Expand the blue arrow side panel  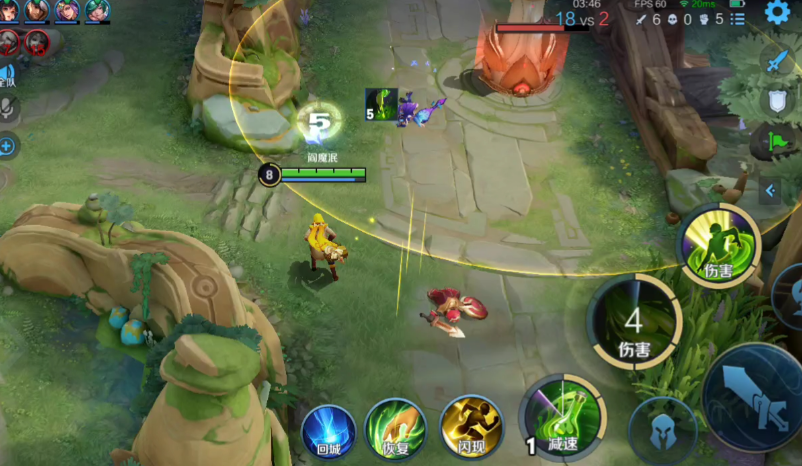770,190
